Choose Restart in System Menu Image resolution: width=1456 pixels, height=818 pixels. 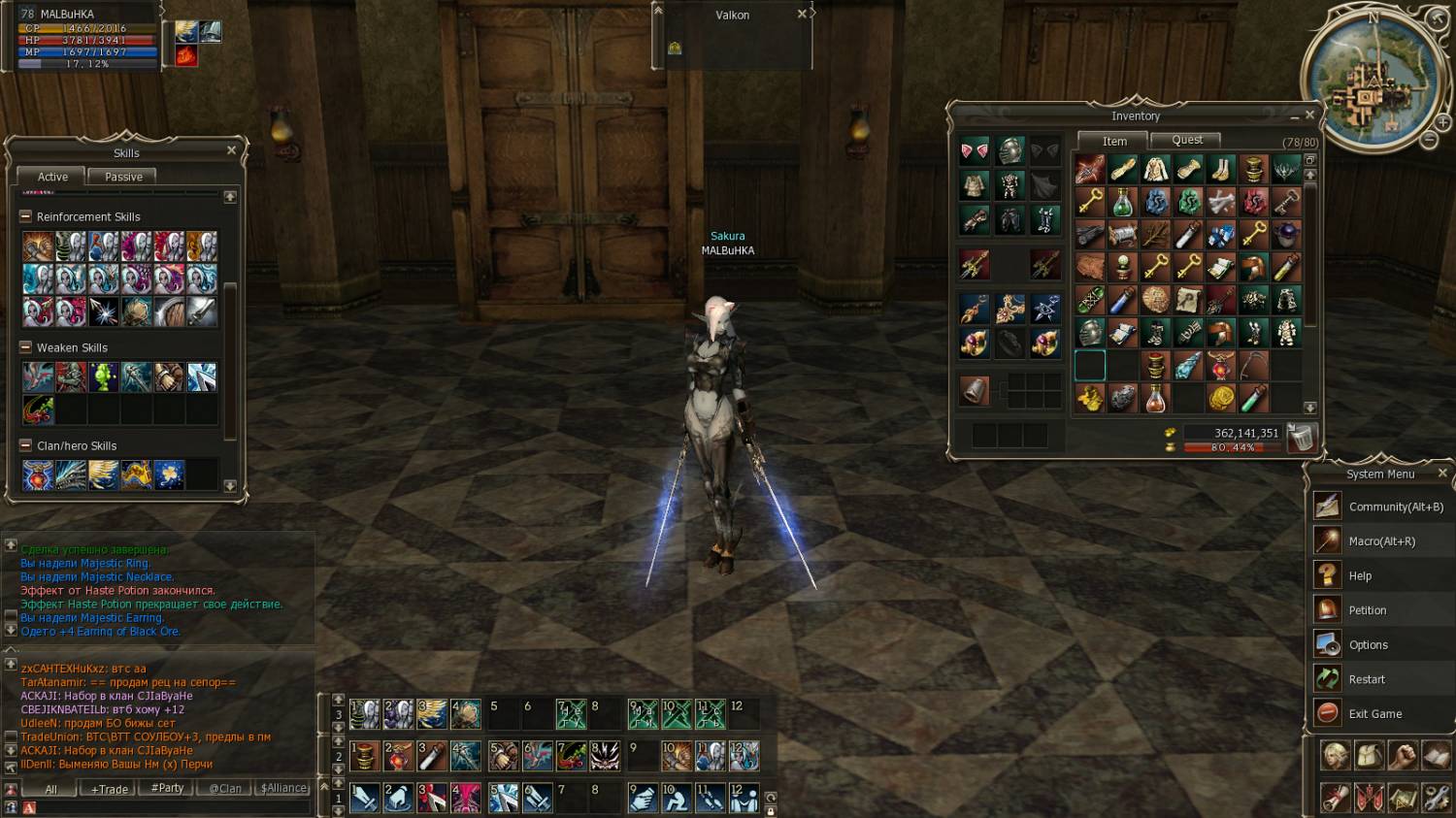click(1367, 679)
